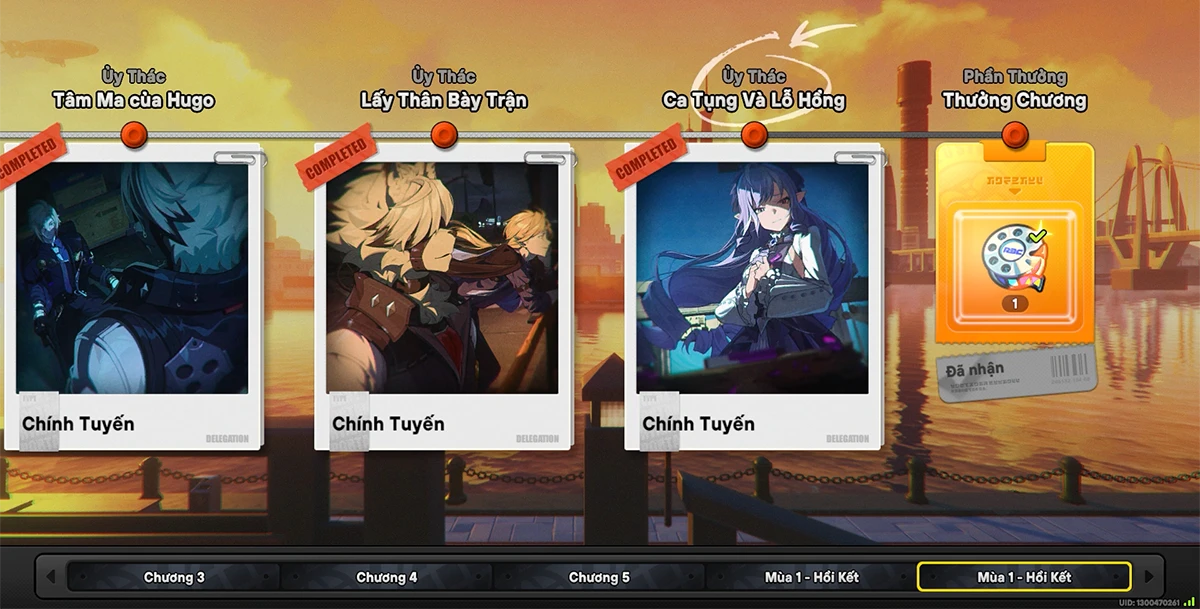Open the Thưởng Chương chapter reward card
The image size is (1200, 609).
(1015, 270)
